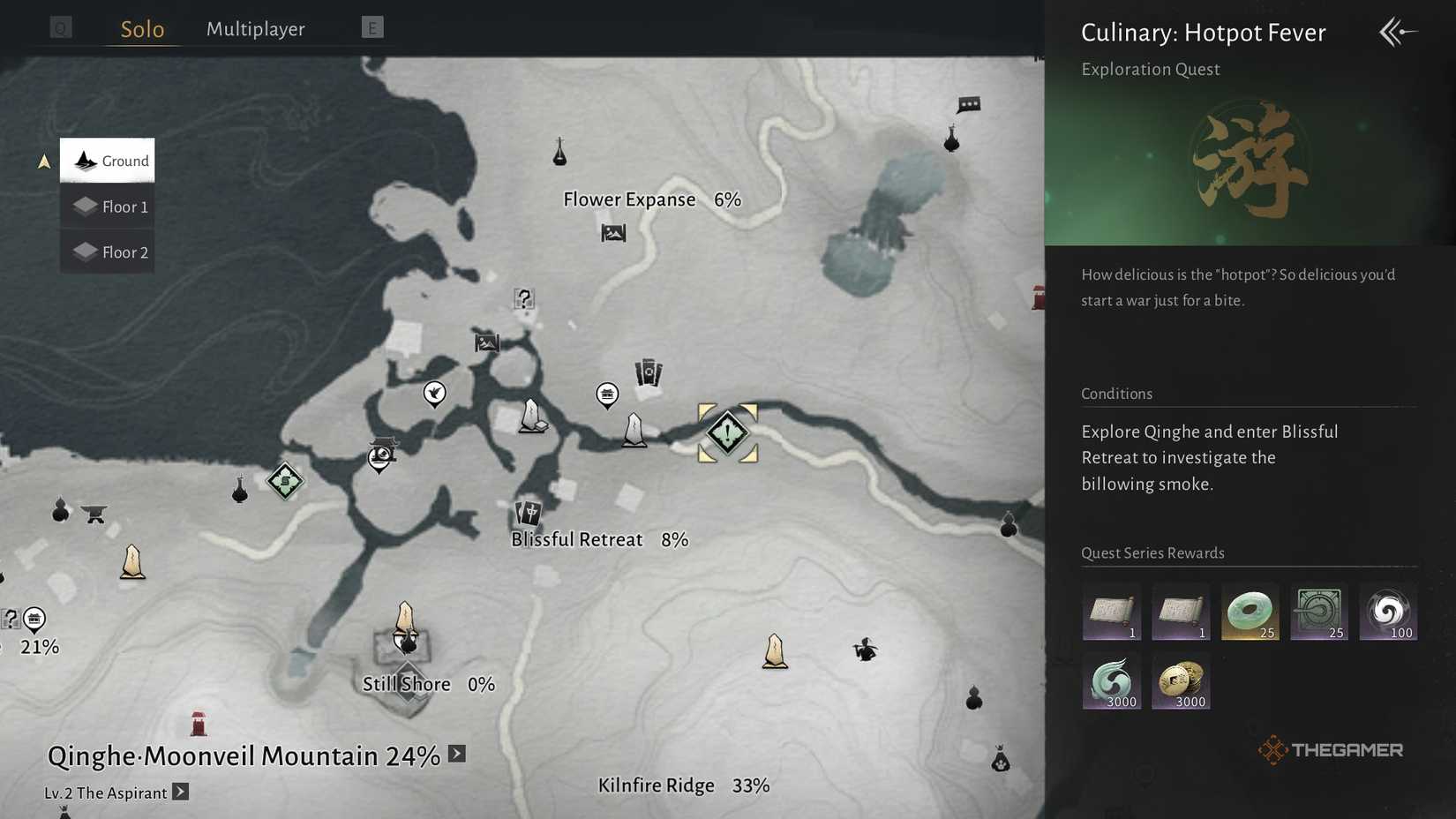The height and width of the screenshot is (819, 1456).
Task: Show the Floor 2 map layer
Action: tap(107, 252)
